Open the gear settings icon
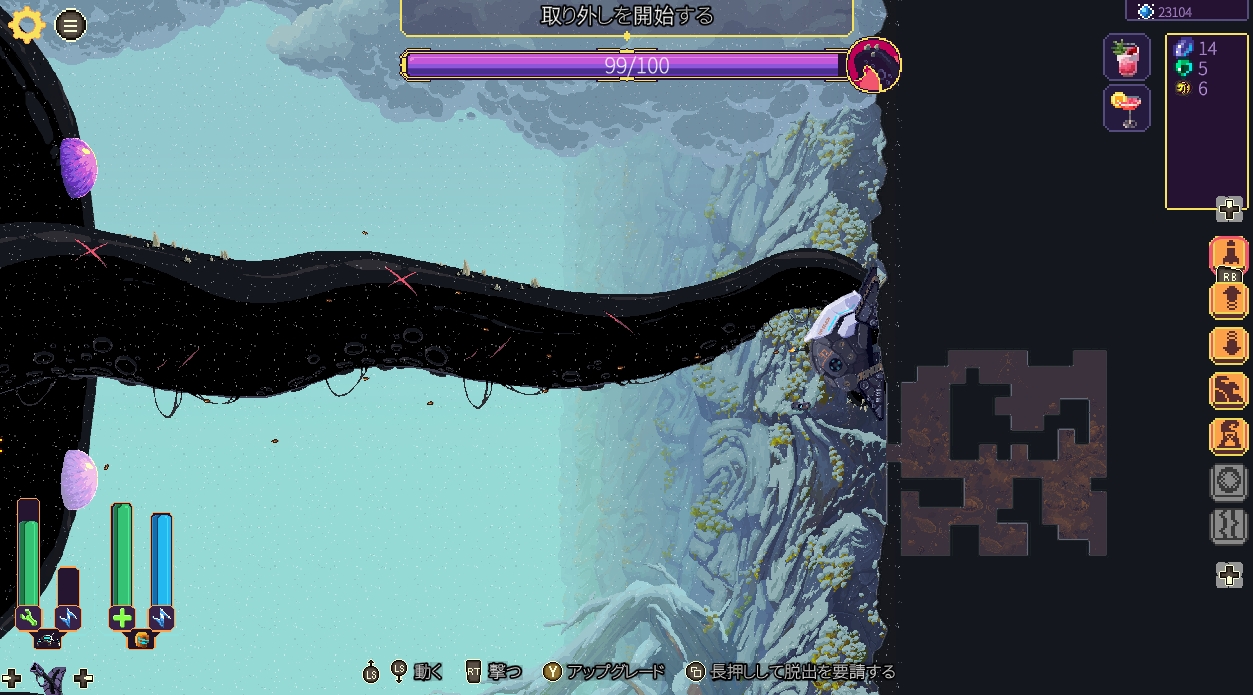This screenshot has height=695, width=1253. click(27, 24)
